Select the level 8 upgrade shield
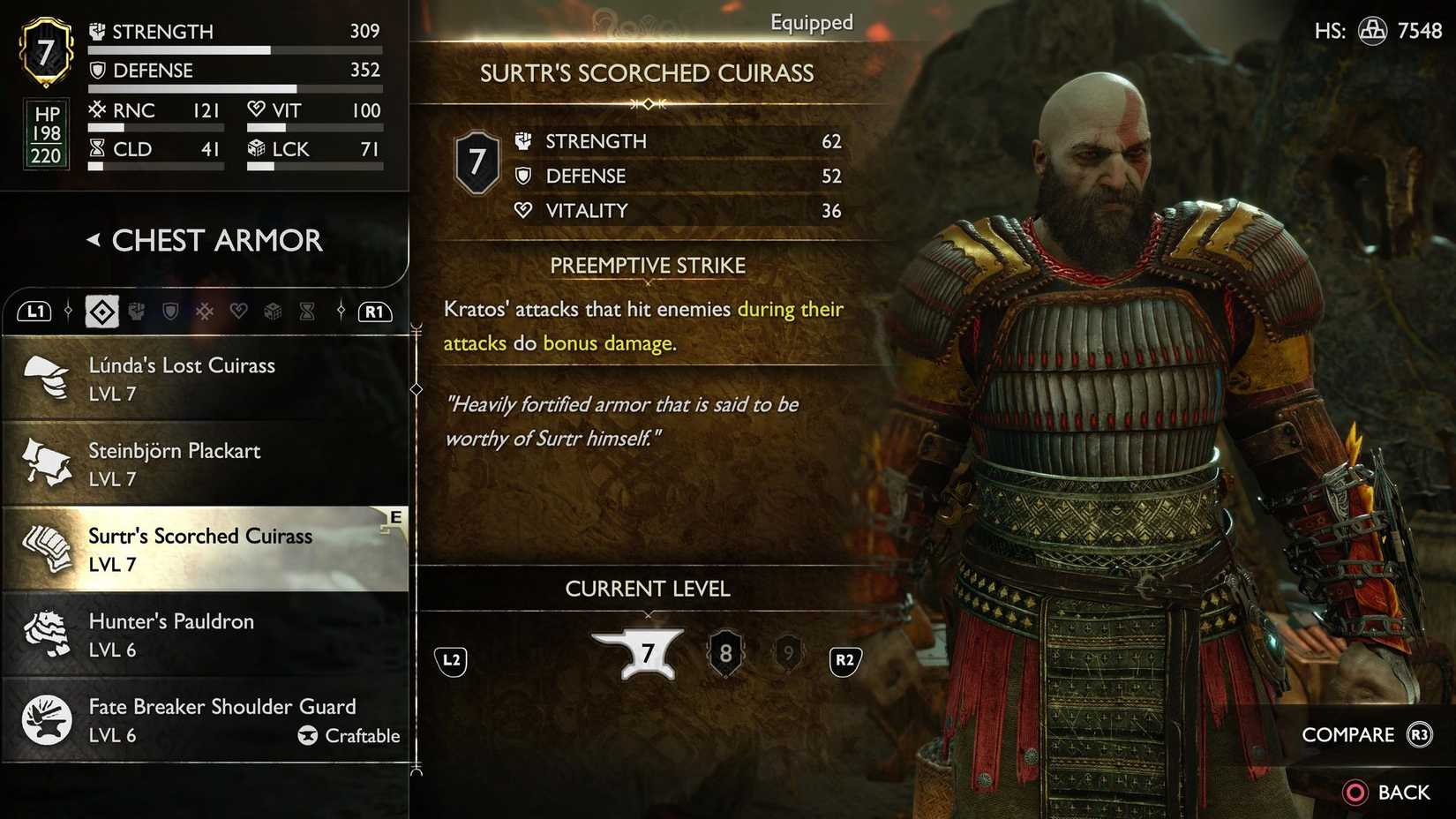Viewport: 1456px width, 819px height. tap(725, 653)
